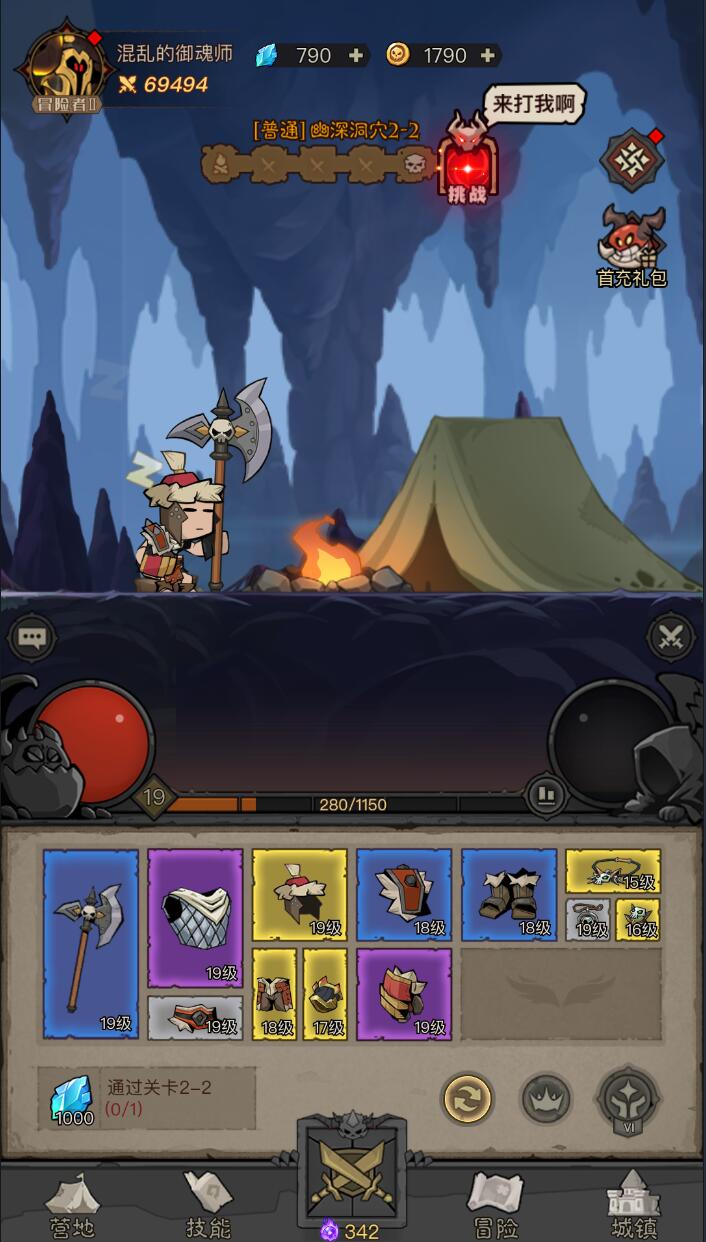The width and height of the screenshot is (706, 1242).
Task: Select the feathered helmet slot
Action: click(x=299, y=895)
